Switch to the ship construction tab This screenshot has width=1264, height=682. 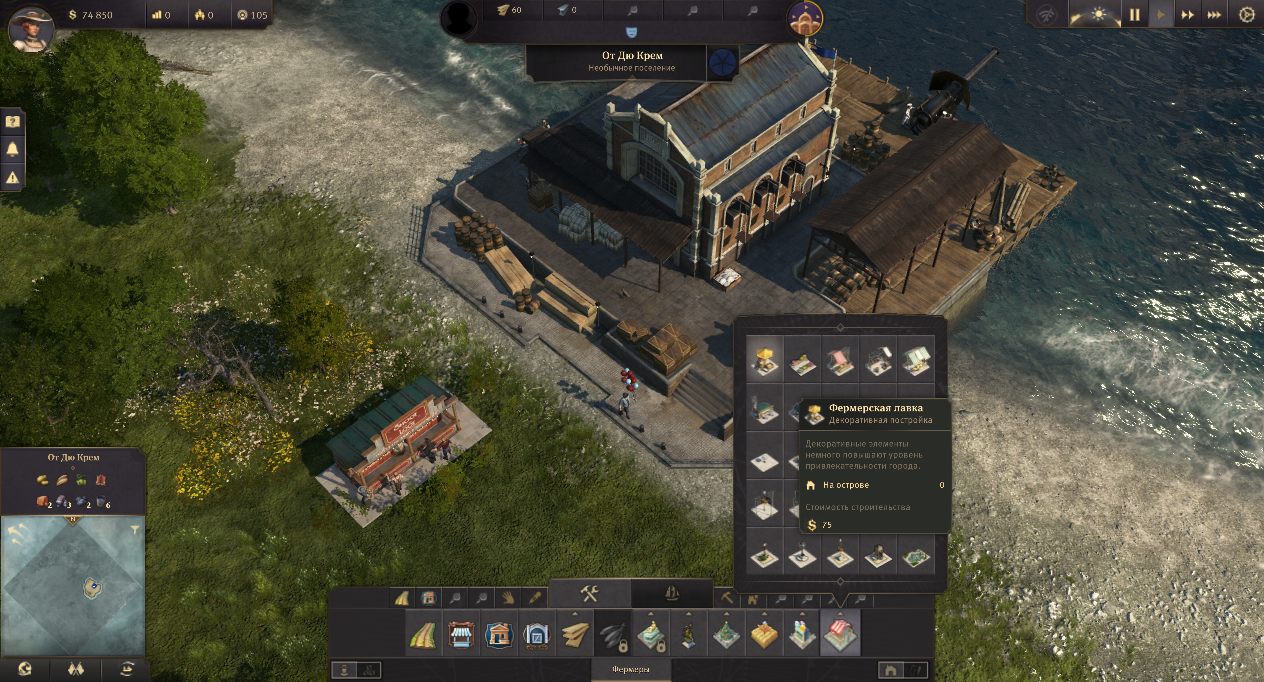672,594
